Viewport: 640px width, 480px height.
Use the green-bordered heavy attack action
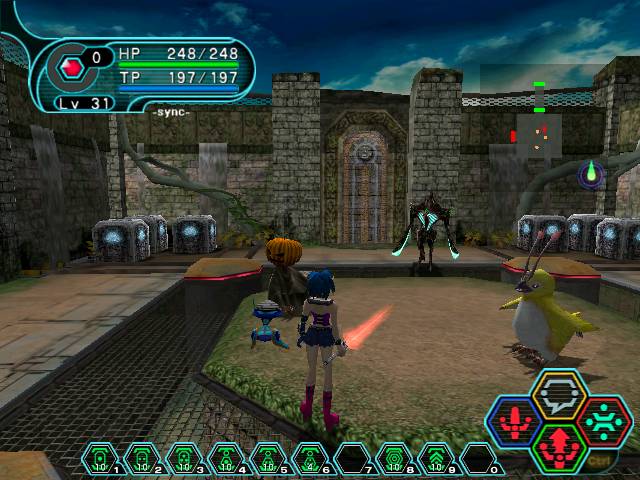pos(558,446)
